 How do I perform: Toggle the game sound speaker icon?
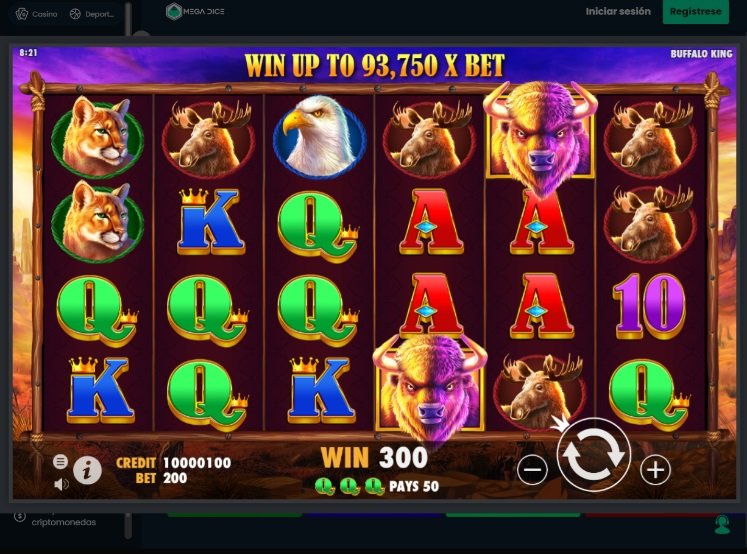point(61,484)
